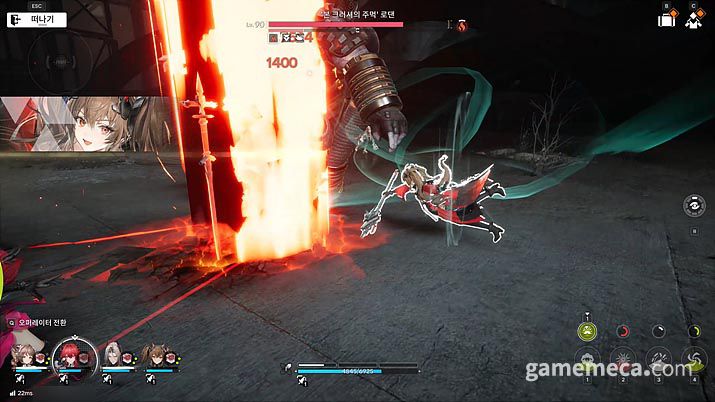The width and height of the screenshot is (715, 402).
Task: Open the character icon in the top-right corner
Action: (693, 18)
